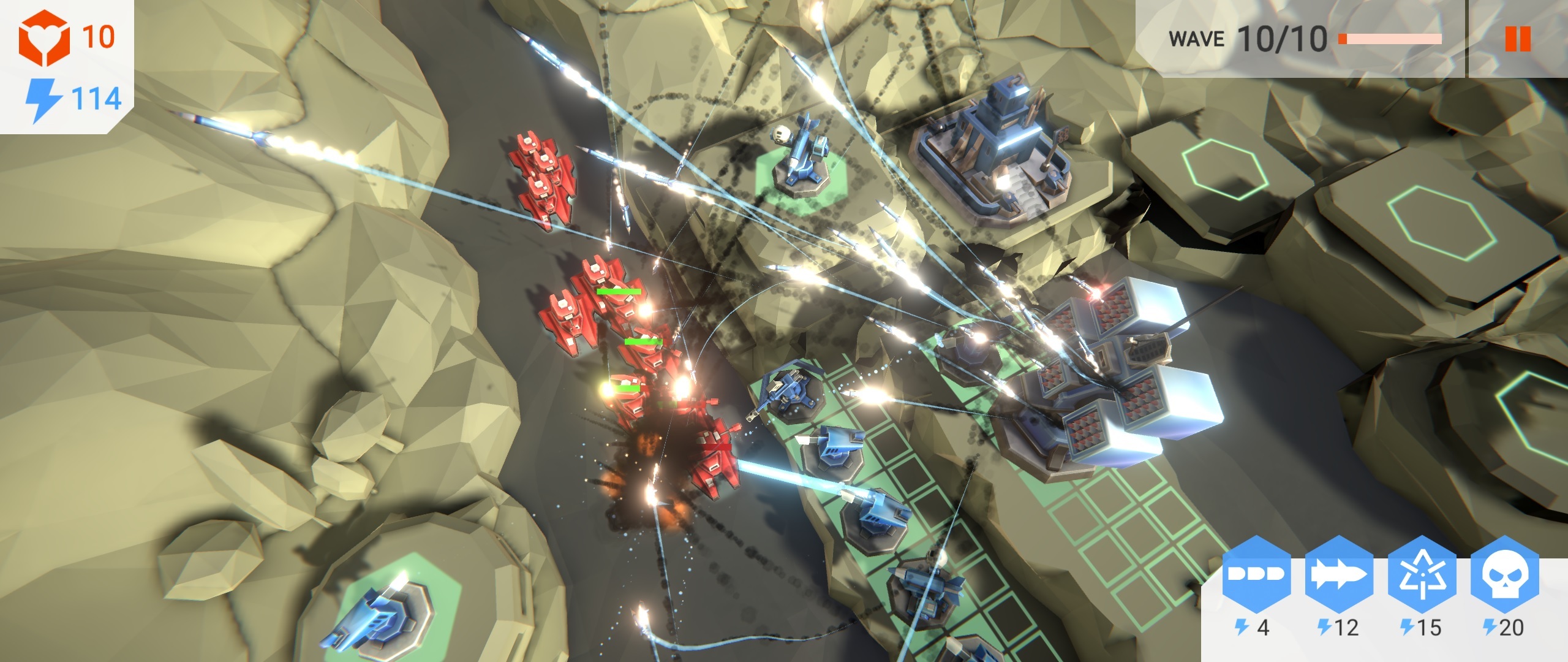Select the skull tower costing 20 energy
This screenshot has height=662, width=1568.
[x=1504, y=574]
